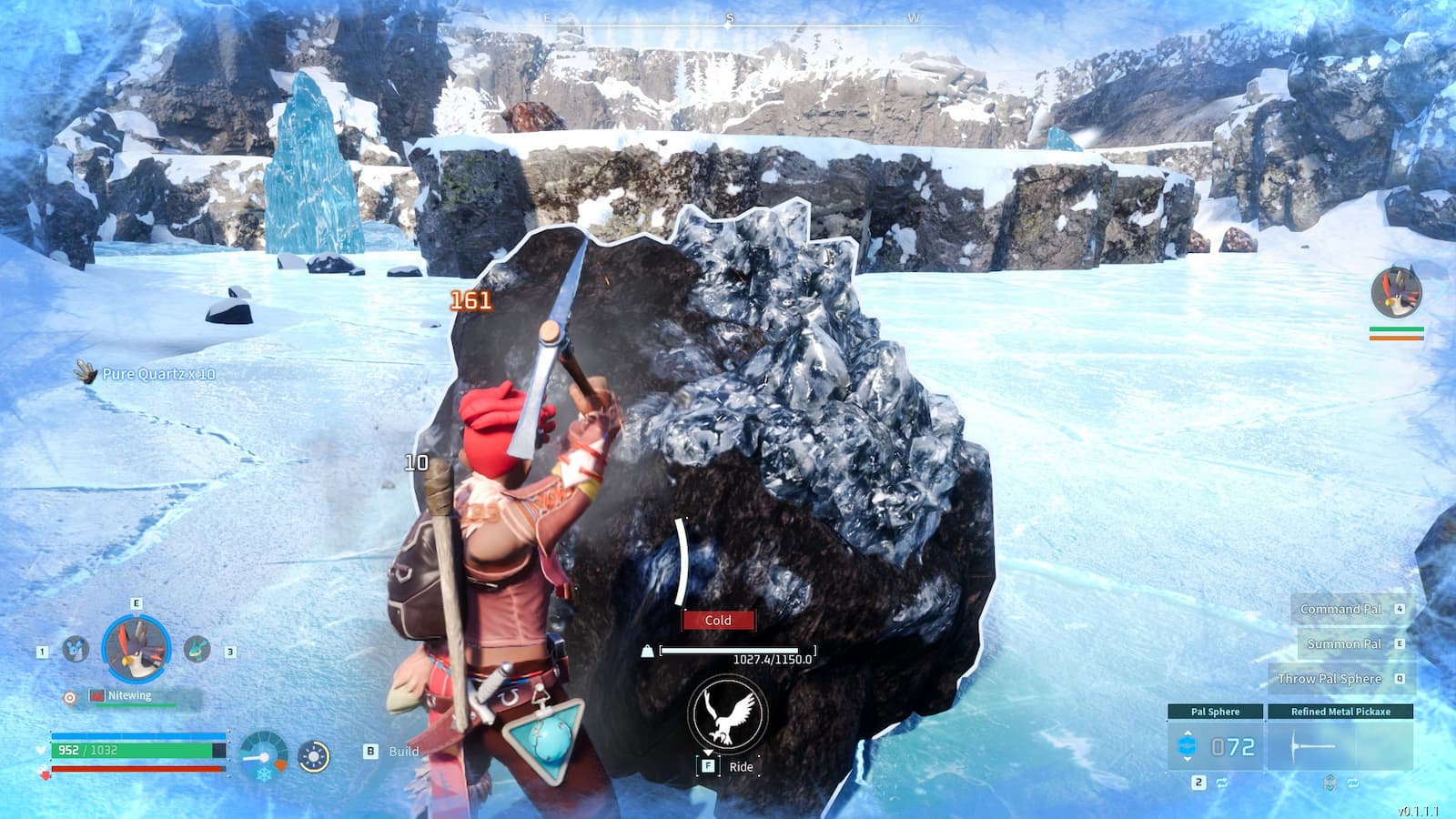This screenshot has width=1456, height=819.
Task: Select the pal in party slot 3
Action: [x=197, y=648]
